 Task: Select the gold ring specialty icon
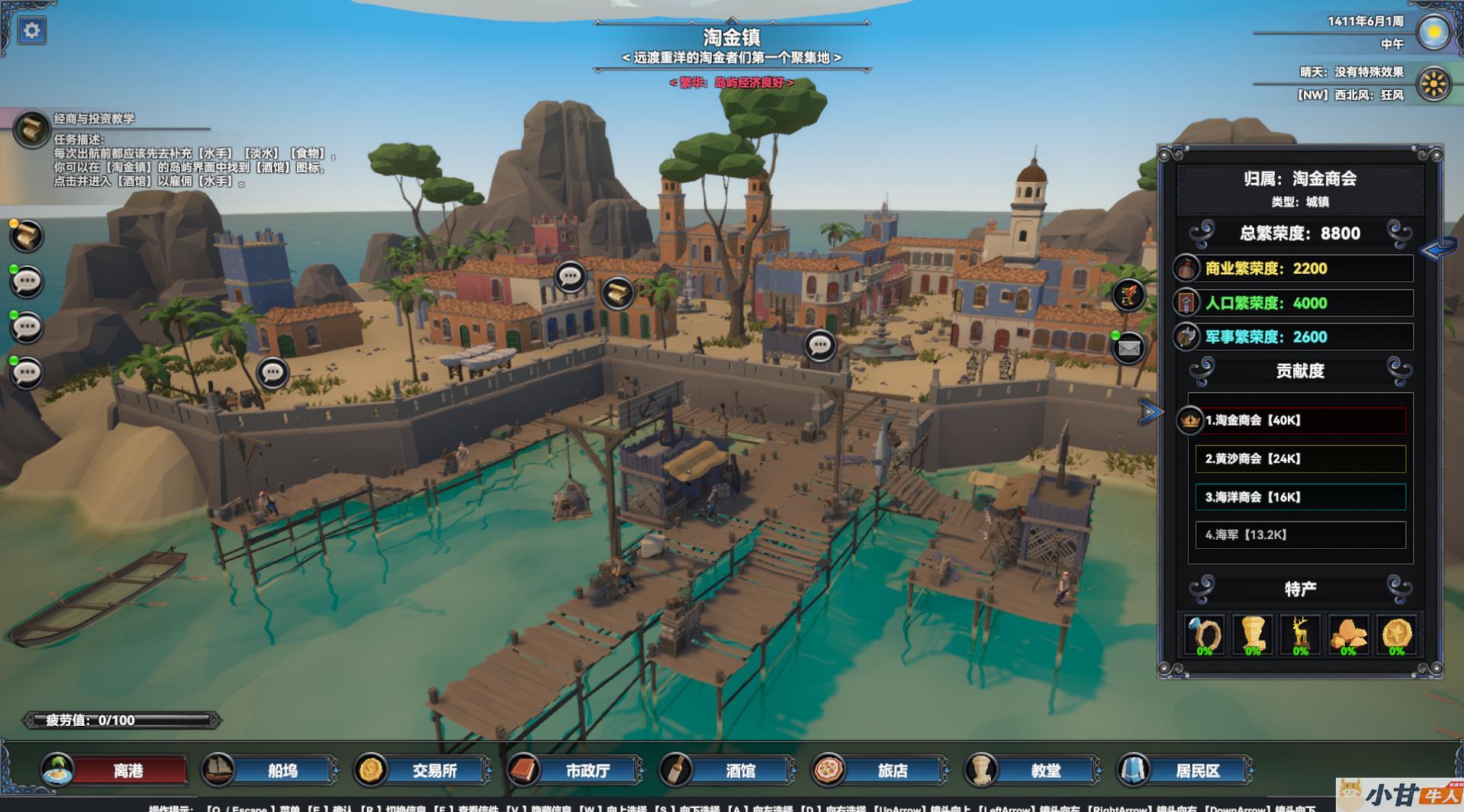[x=1205, y=634]
